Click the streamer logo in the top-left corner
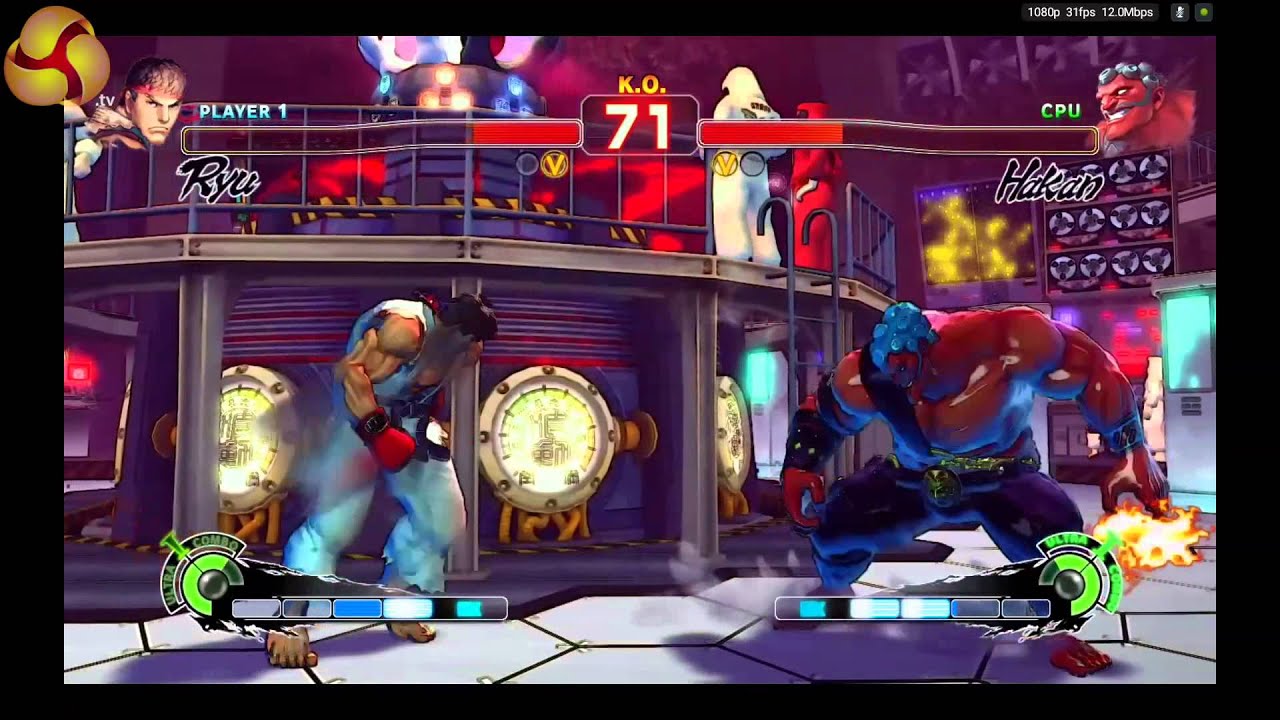Image resolution: width=1280 pixels, height=720 pixels. pyautogui.click(x=57, y=57)
